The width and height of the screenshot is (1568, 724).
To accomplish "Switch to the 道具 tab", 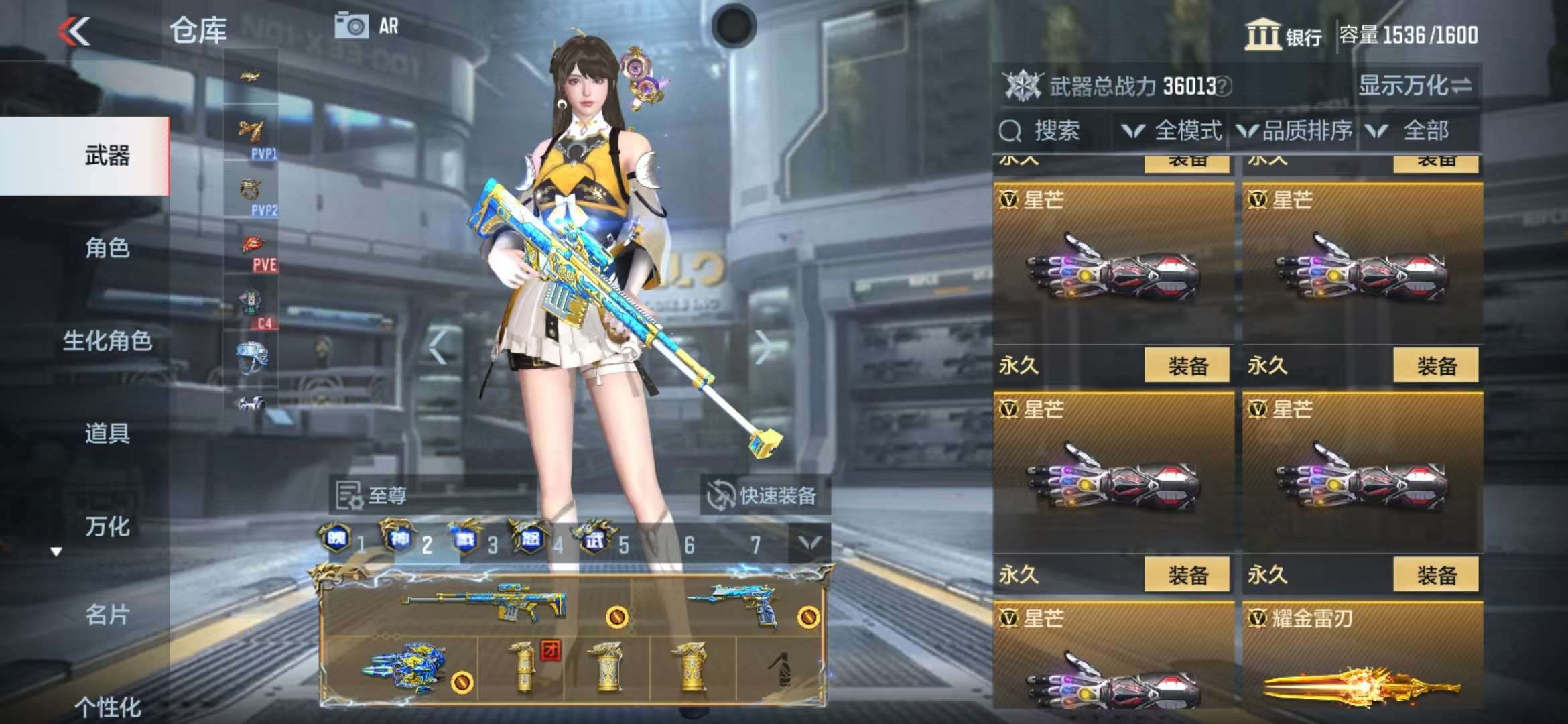I will 107,434.
